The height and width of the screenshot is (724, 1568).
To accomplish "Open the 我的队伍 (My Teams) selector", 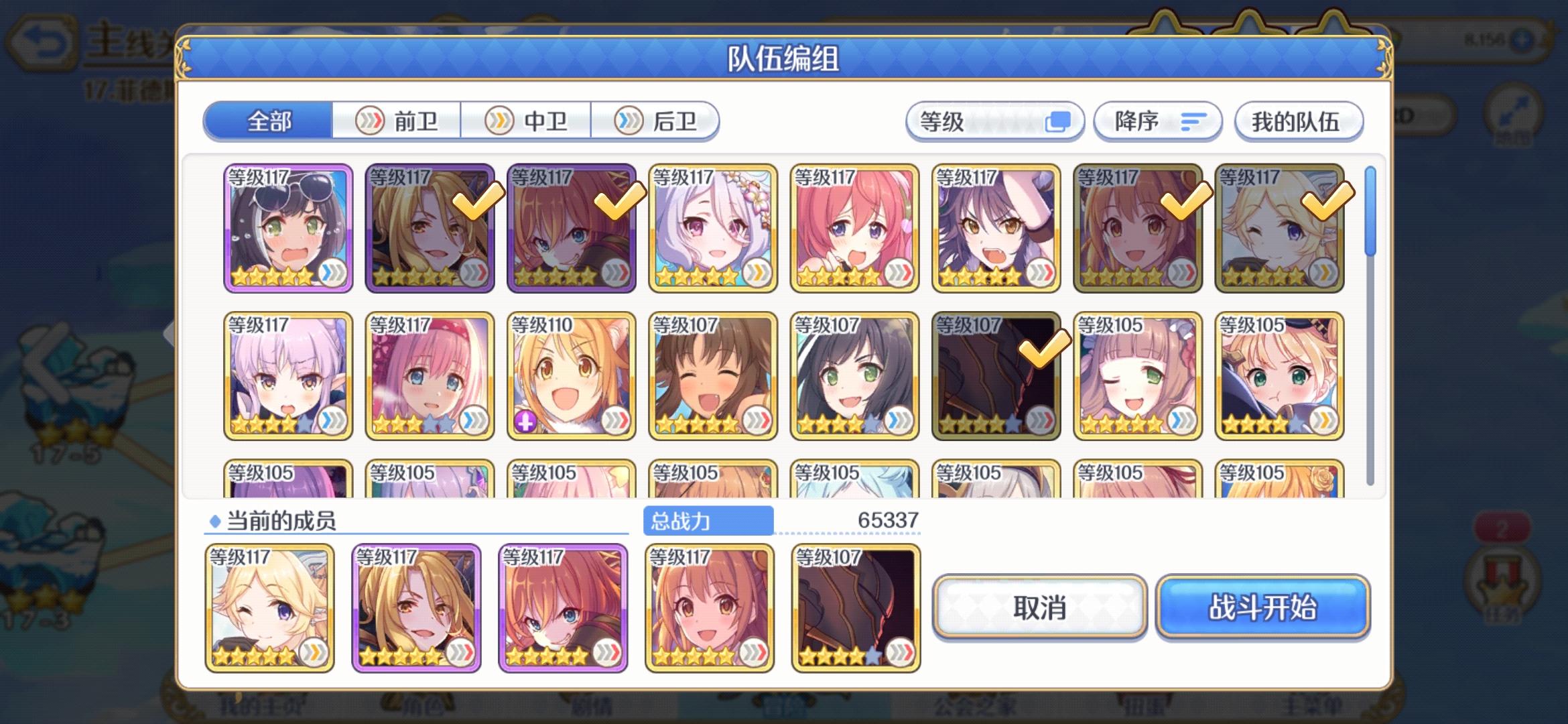I will (x=1299, y=121).
